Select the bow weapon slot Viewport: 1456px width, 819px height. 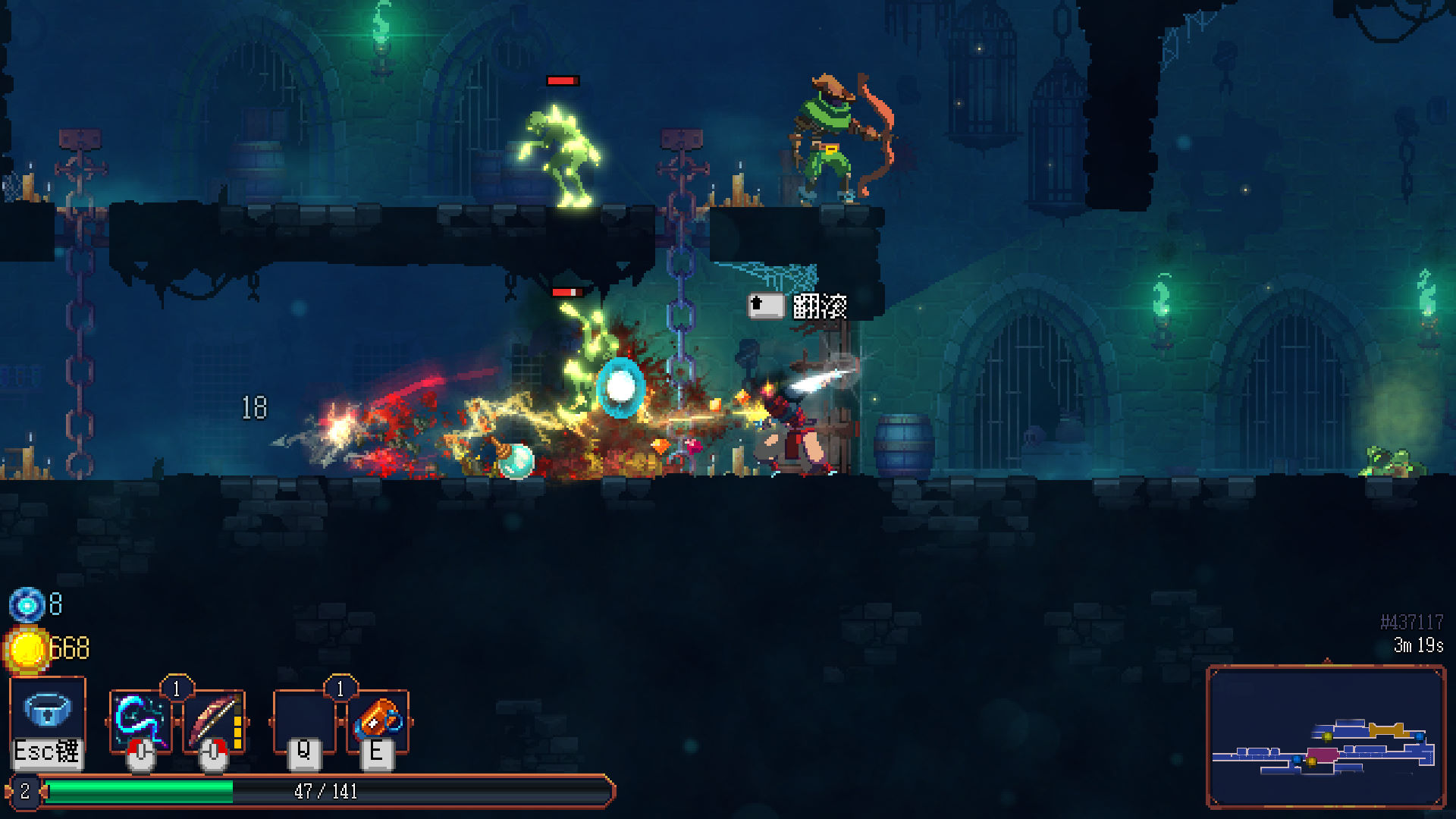[x=214, y=720]
